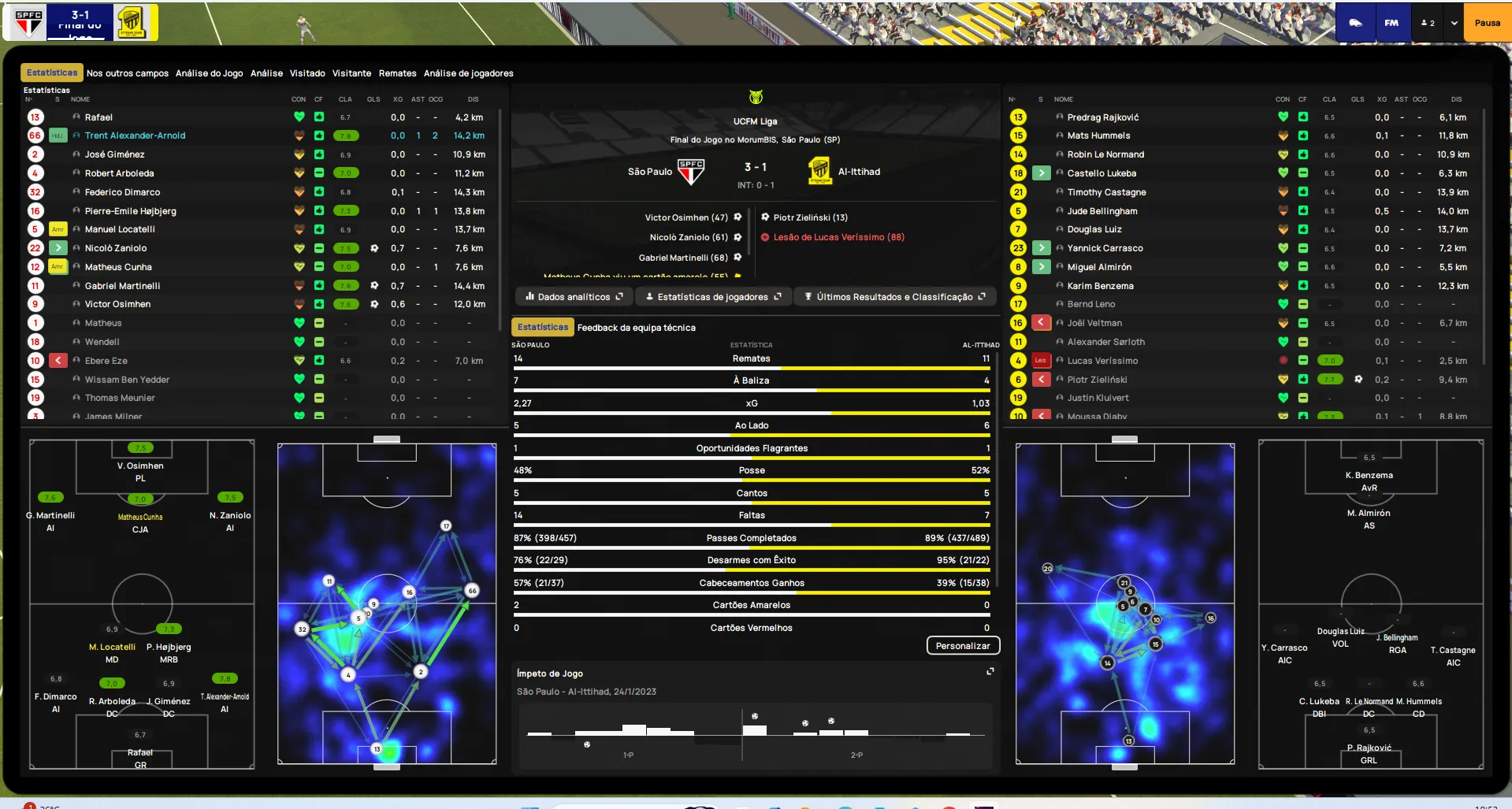Switch to Análise de jogadores tab
This screenshot has height=809, width=1512.
tap(468, 73)
